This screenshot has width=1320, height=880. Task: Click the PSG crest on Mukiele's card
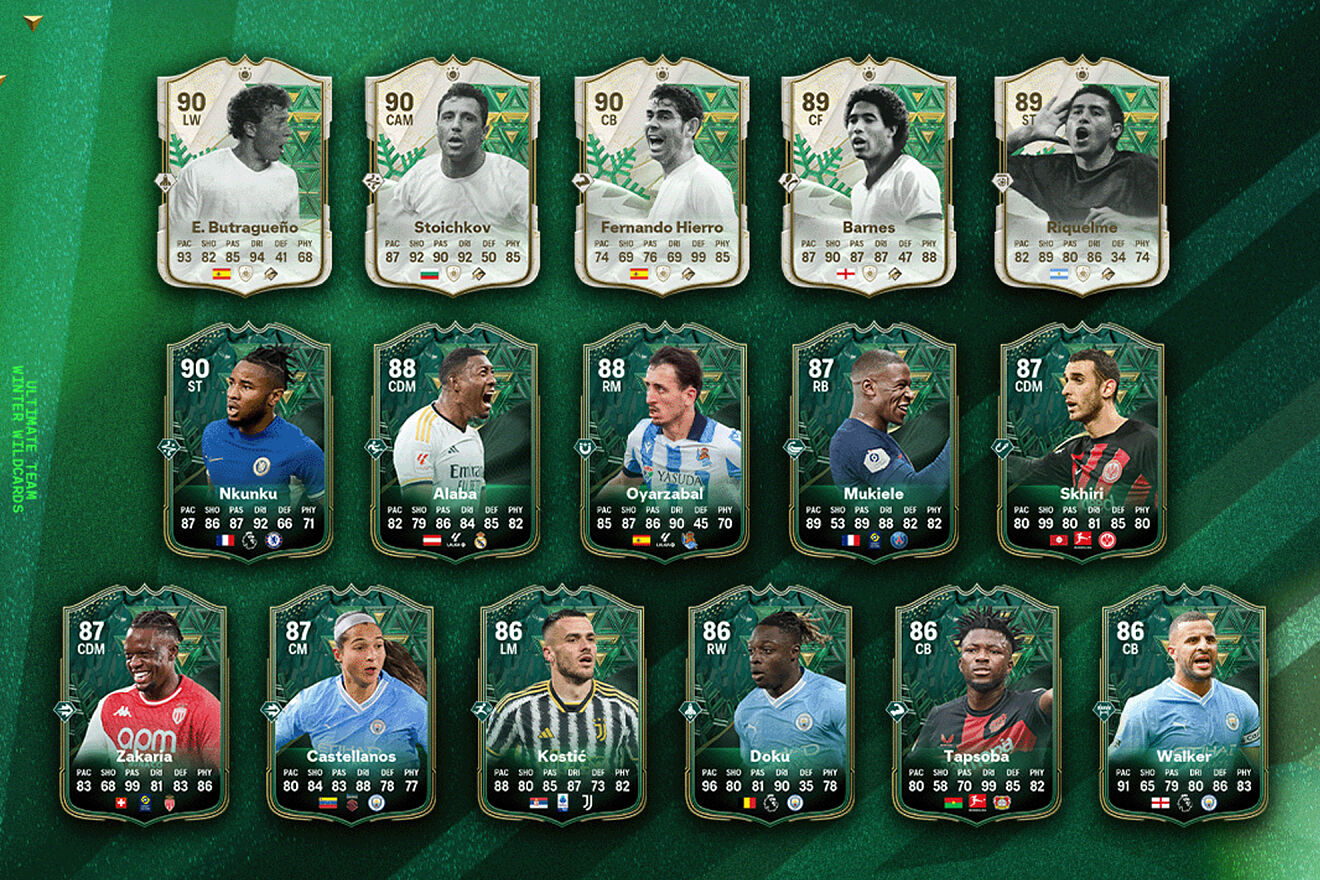(x=899, y=540)
